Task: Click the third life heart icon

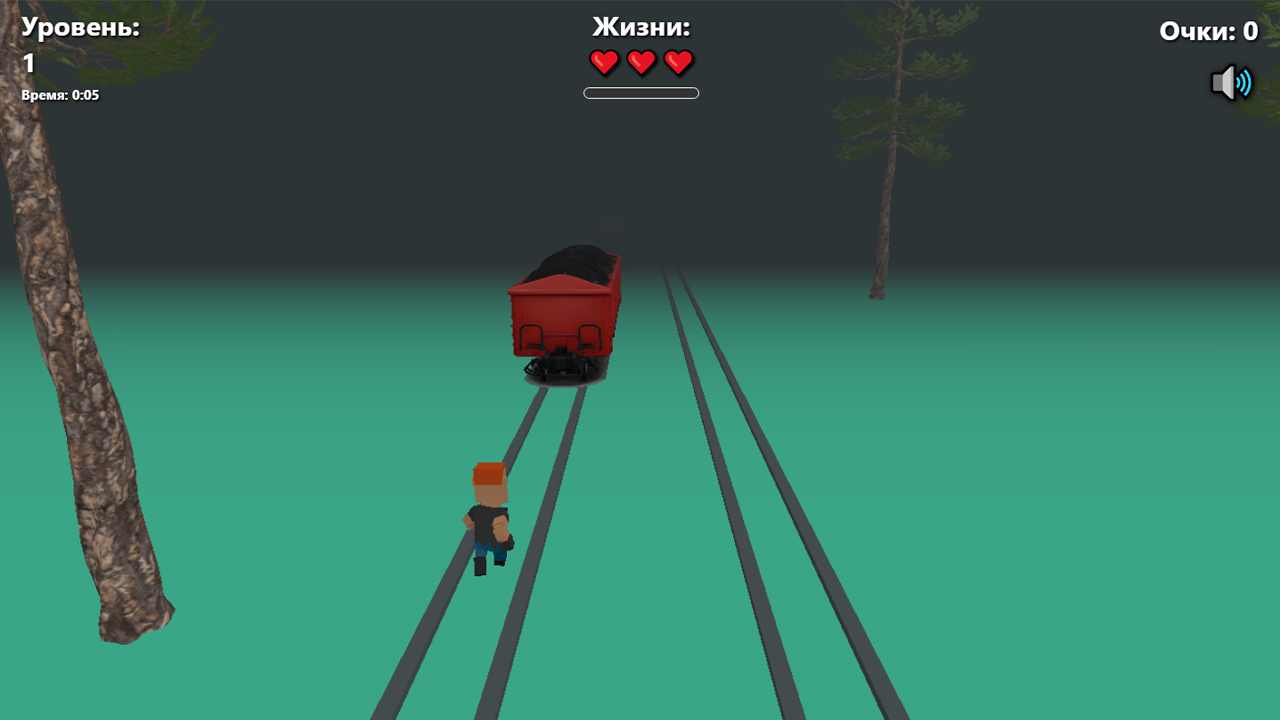Action: click(x=677, y=62)
